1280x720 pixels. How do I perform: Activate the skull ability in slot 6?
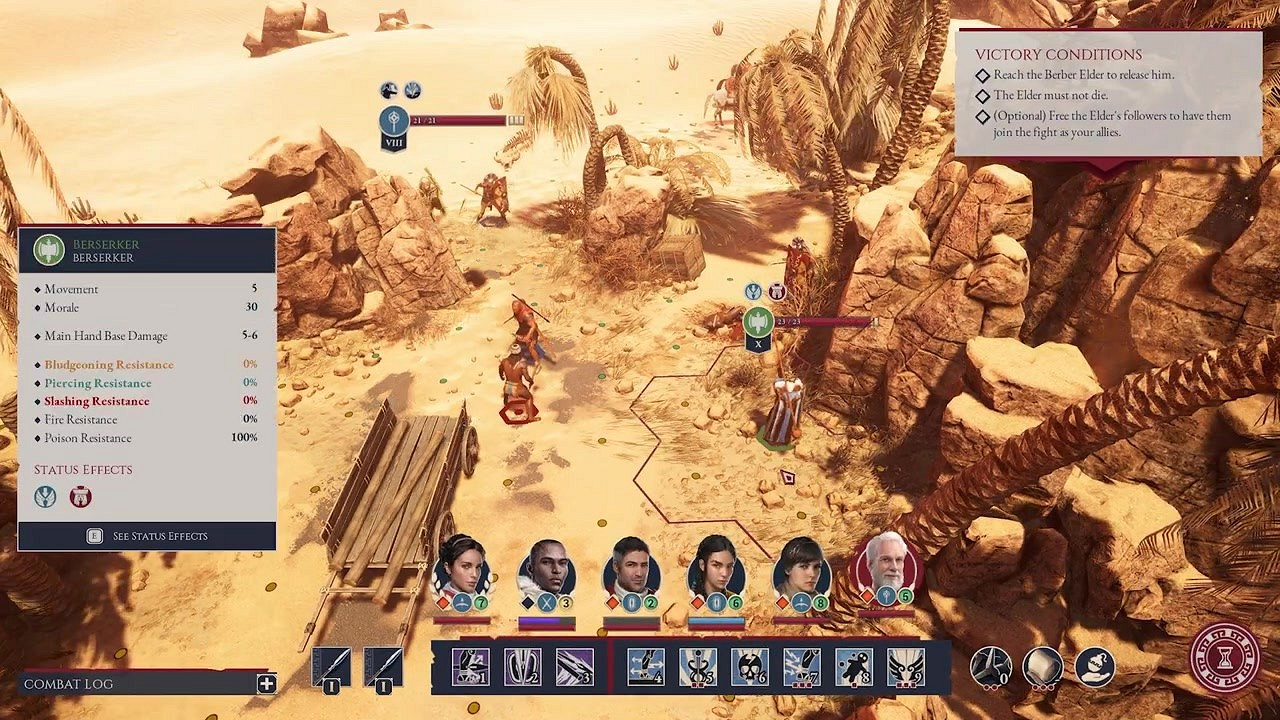(x=749, y=667)
